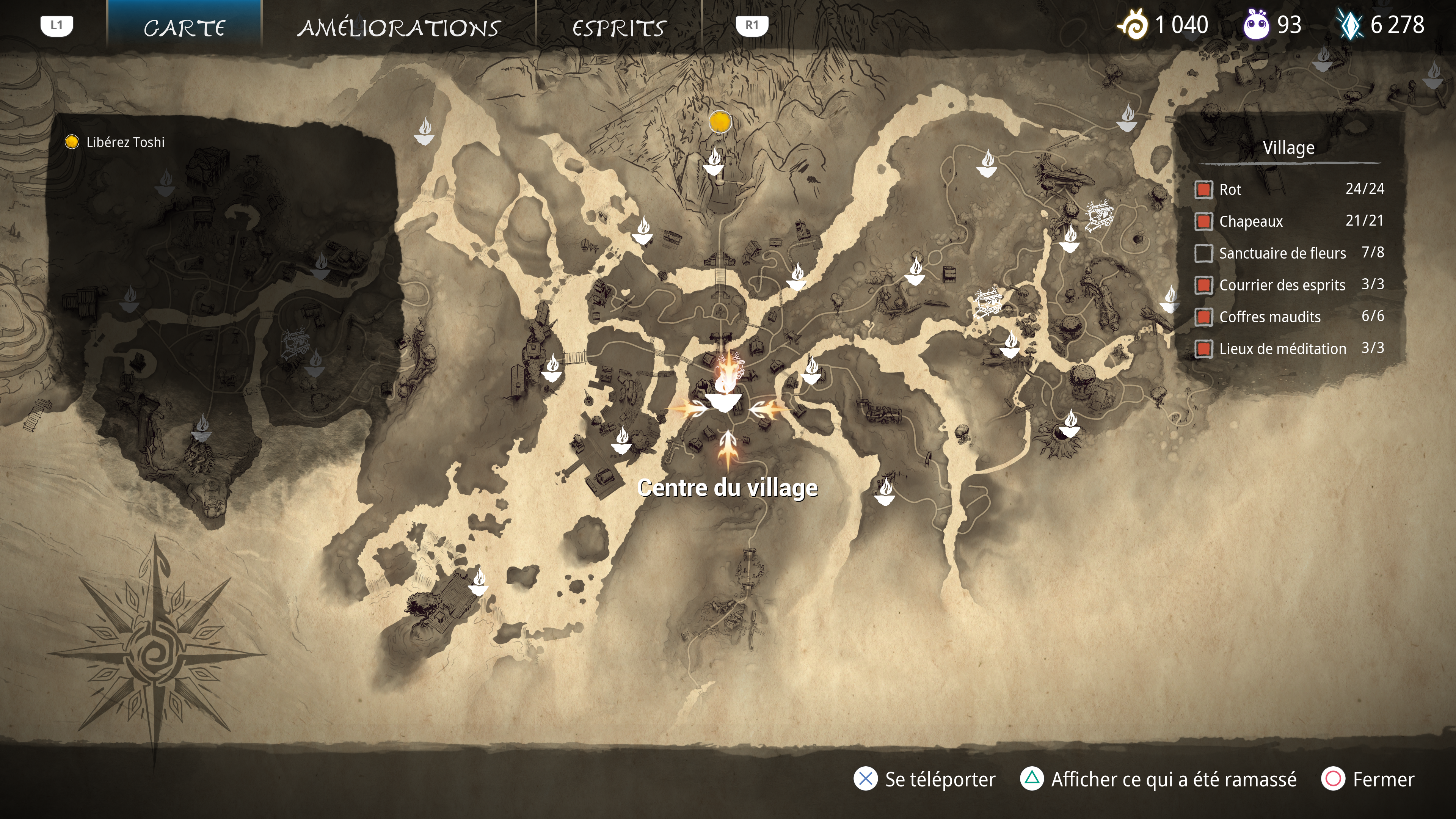Pick the Sanctuaire de fleurs legend entry
1456x819 pixels.
tap(1289, 253)
